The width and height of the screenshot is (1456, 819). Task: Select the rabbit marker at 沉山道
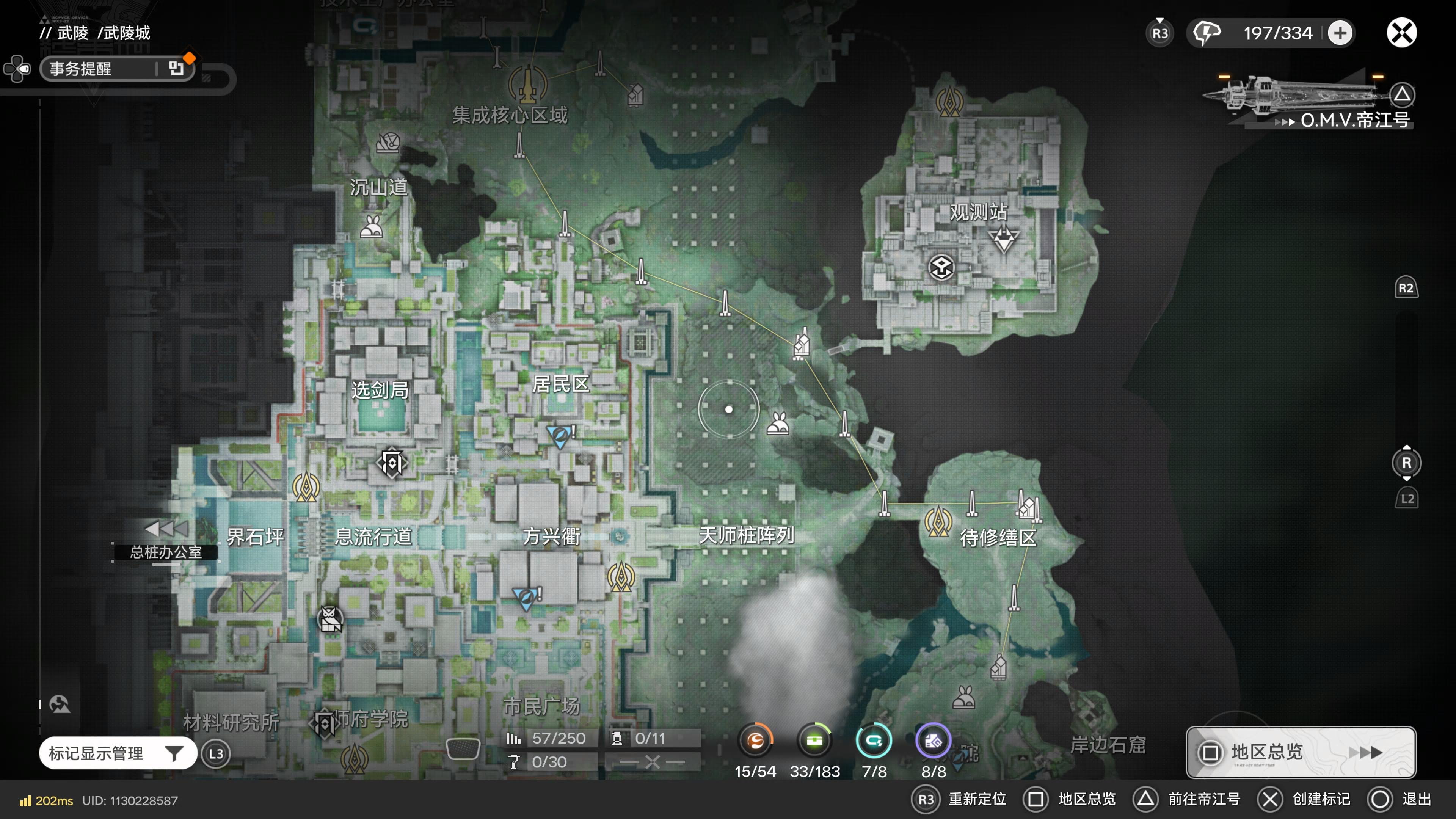tap(372, 227)
